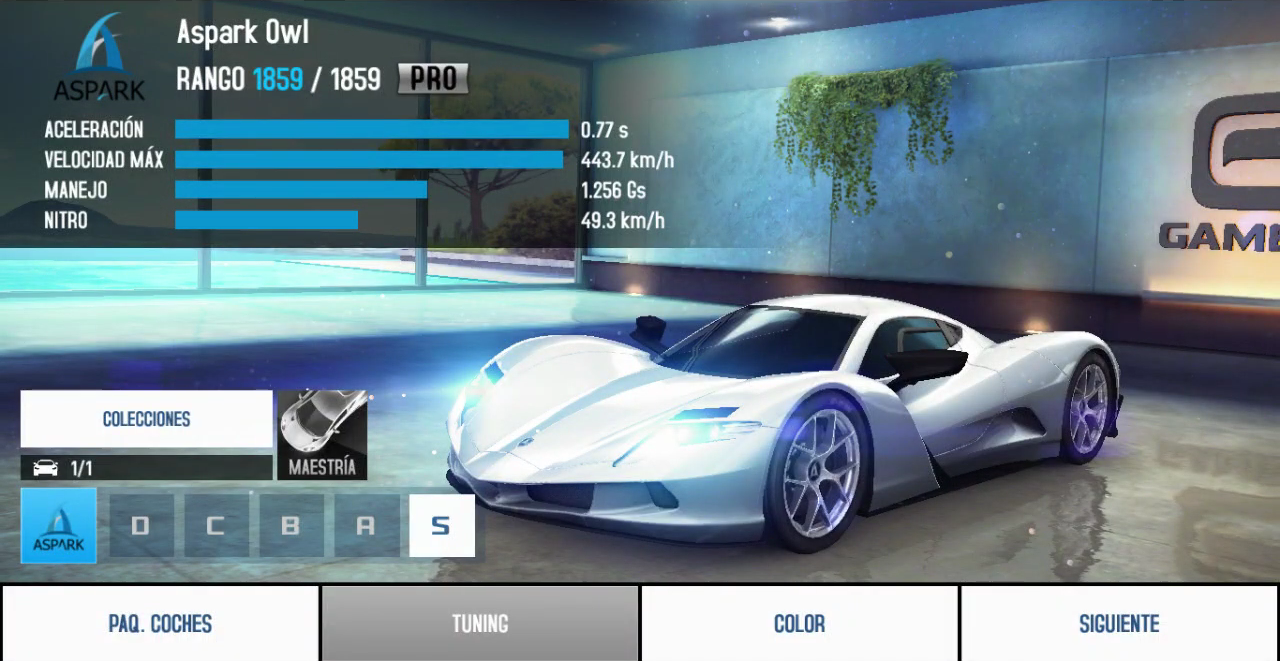Switch to class D cars
Viewport: 1280px width, 661px height.
coord(141,526)
